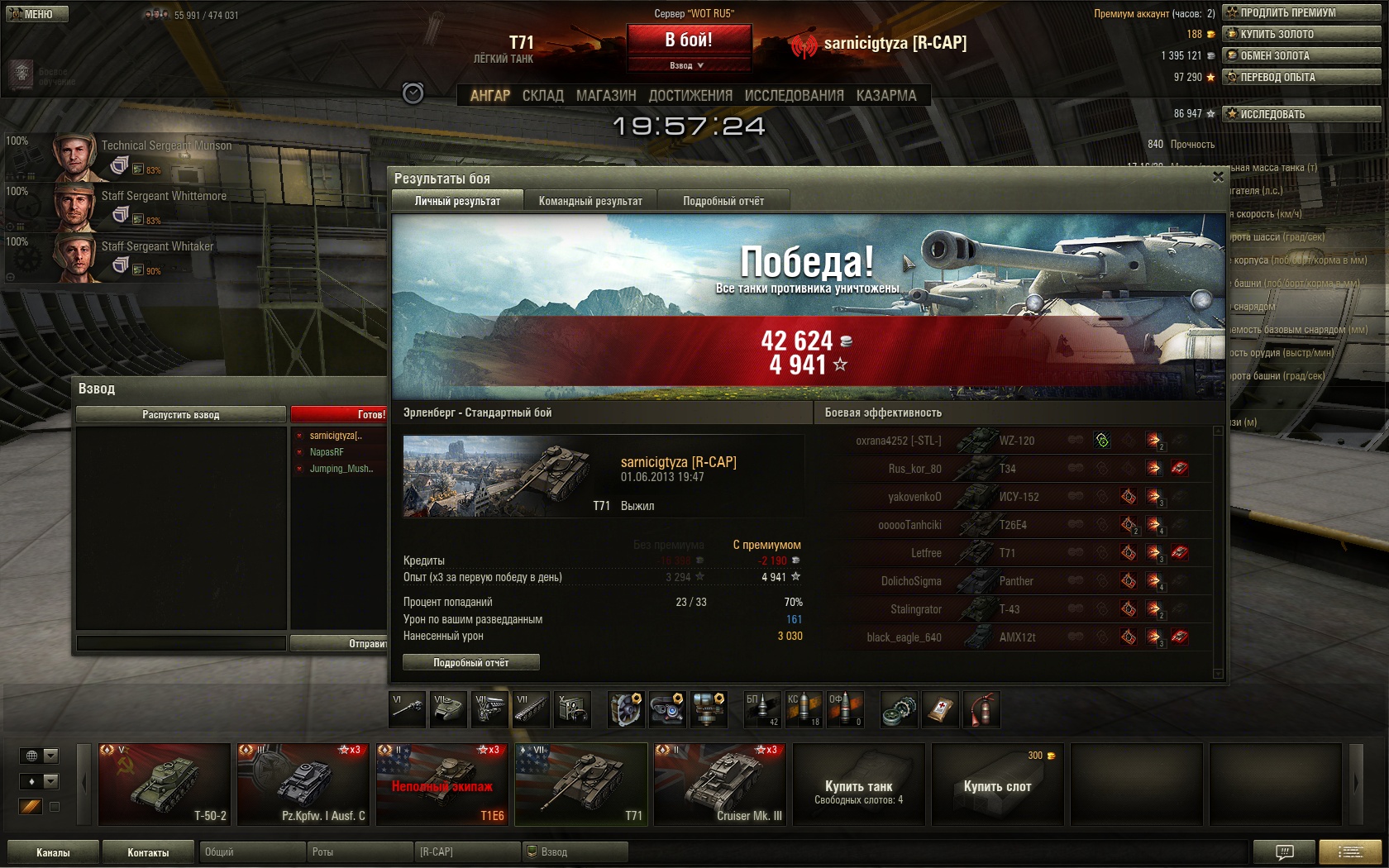Close the battle results window
The image size is (1389, 868).
[x=1217, y=177]
